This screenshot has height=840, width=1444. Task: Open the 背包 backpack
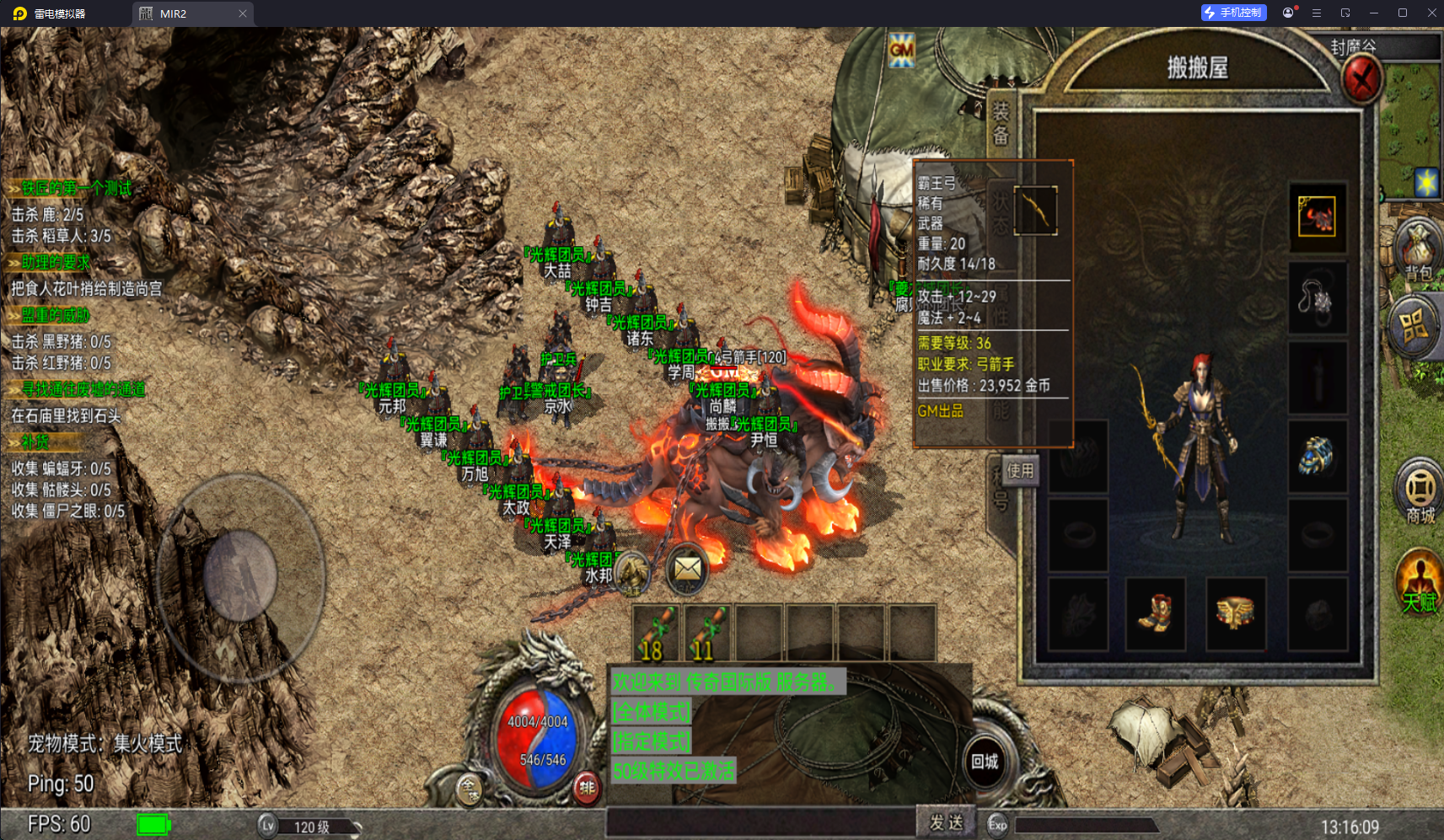pos(1419,250)
